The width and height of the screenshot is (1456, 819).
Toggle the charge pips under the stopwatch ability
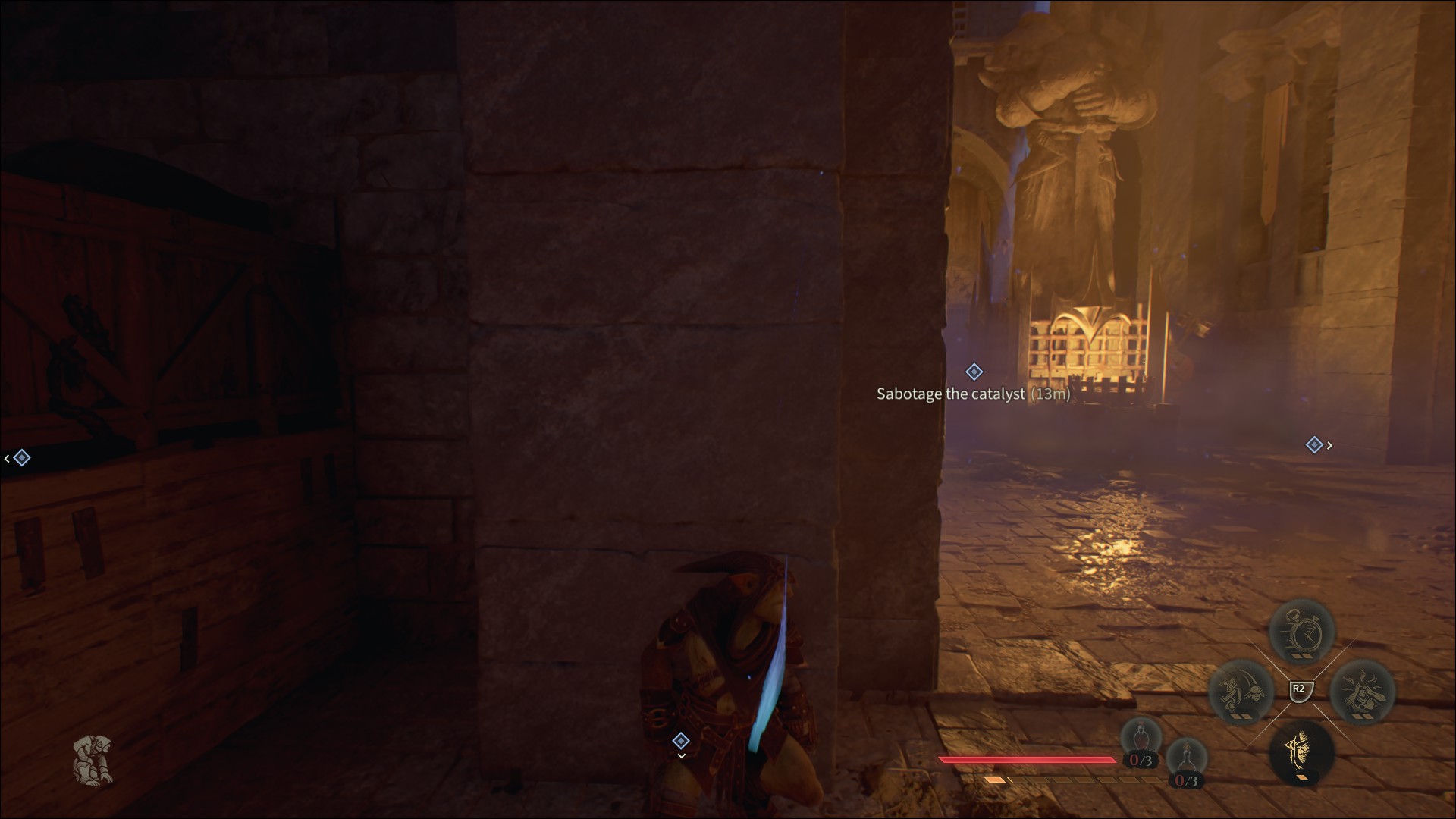(1302, 656)
